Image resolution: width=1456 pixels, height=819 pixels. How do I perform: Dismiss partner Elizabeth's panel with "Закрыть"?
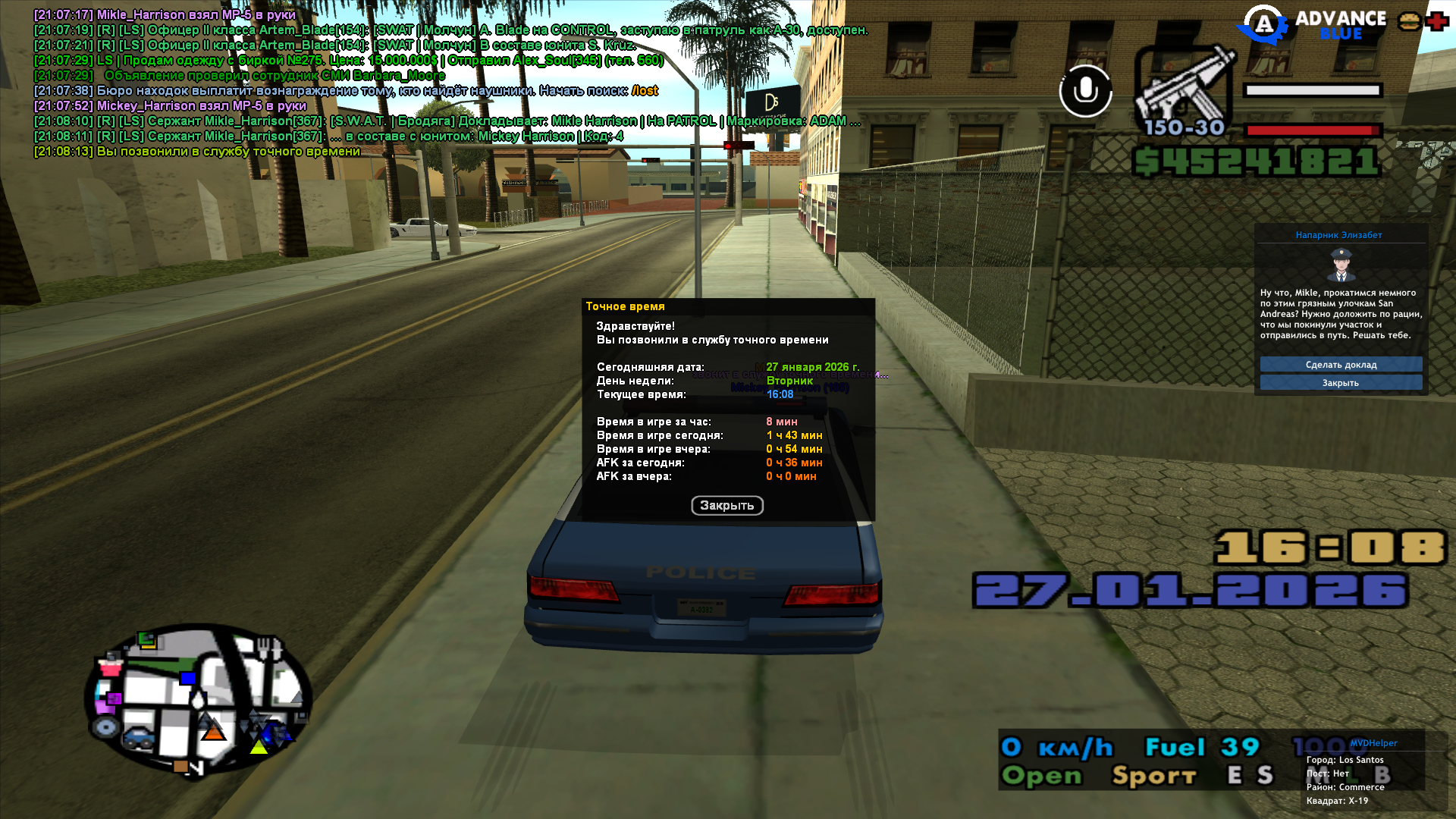click(x=1341, y=383)
